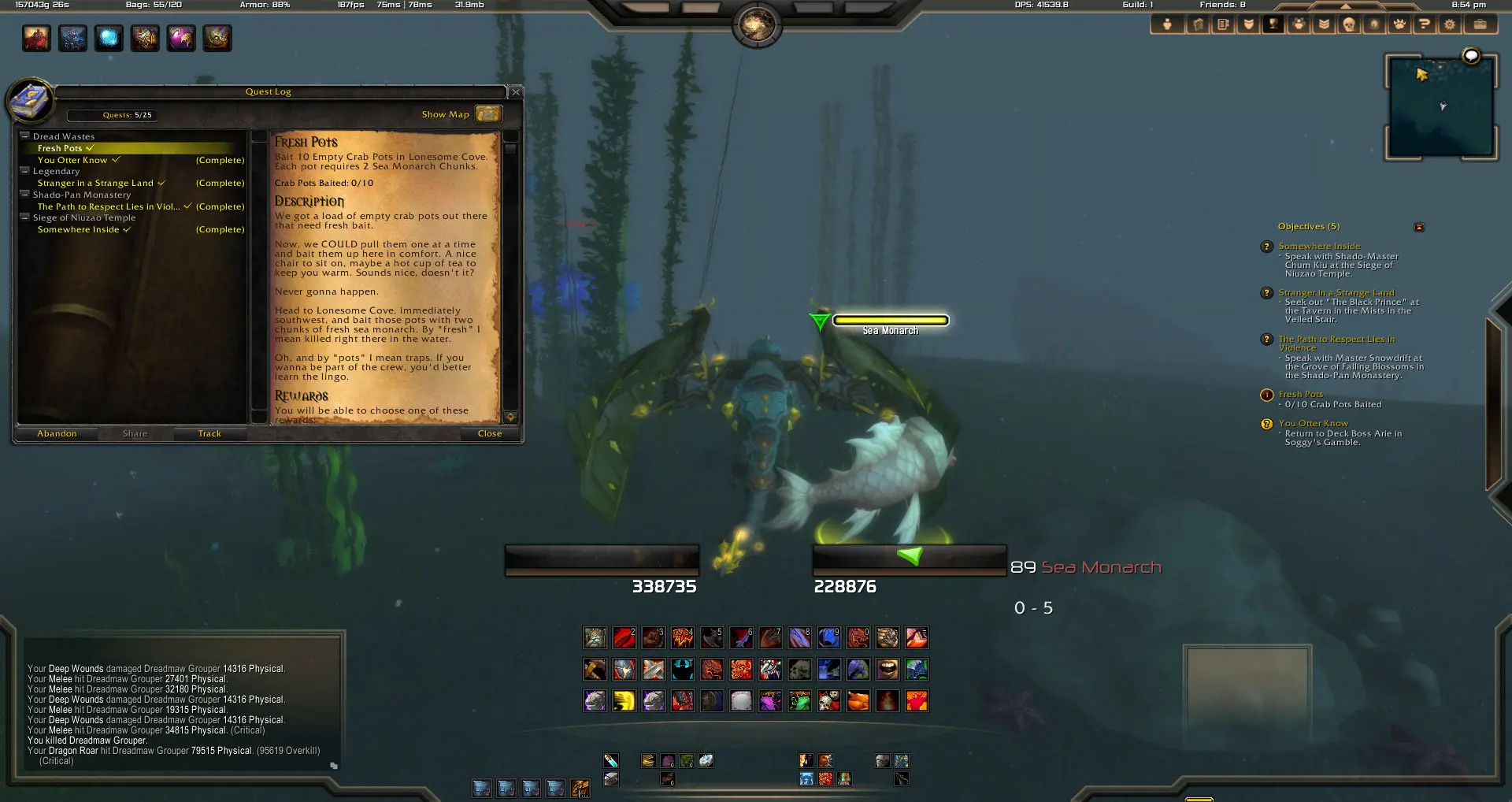Click the Close button in Quest Log
The height and width of the screenshot is (802, 1512).
(x=489, y=433)
